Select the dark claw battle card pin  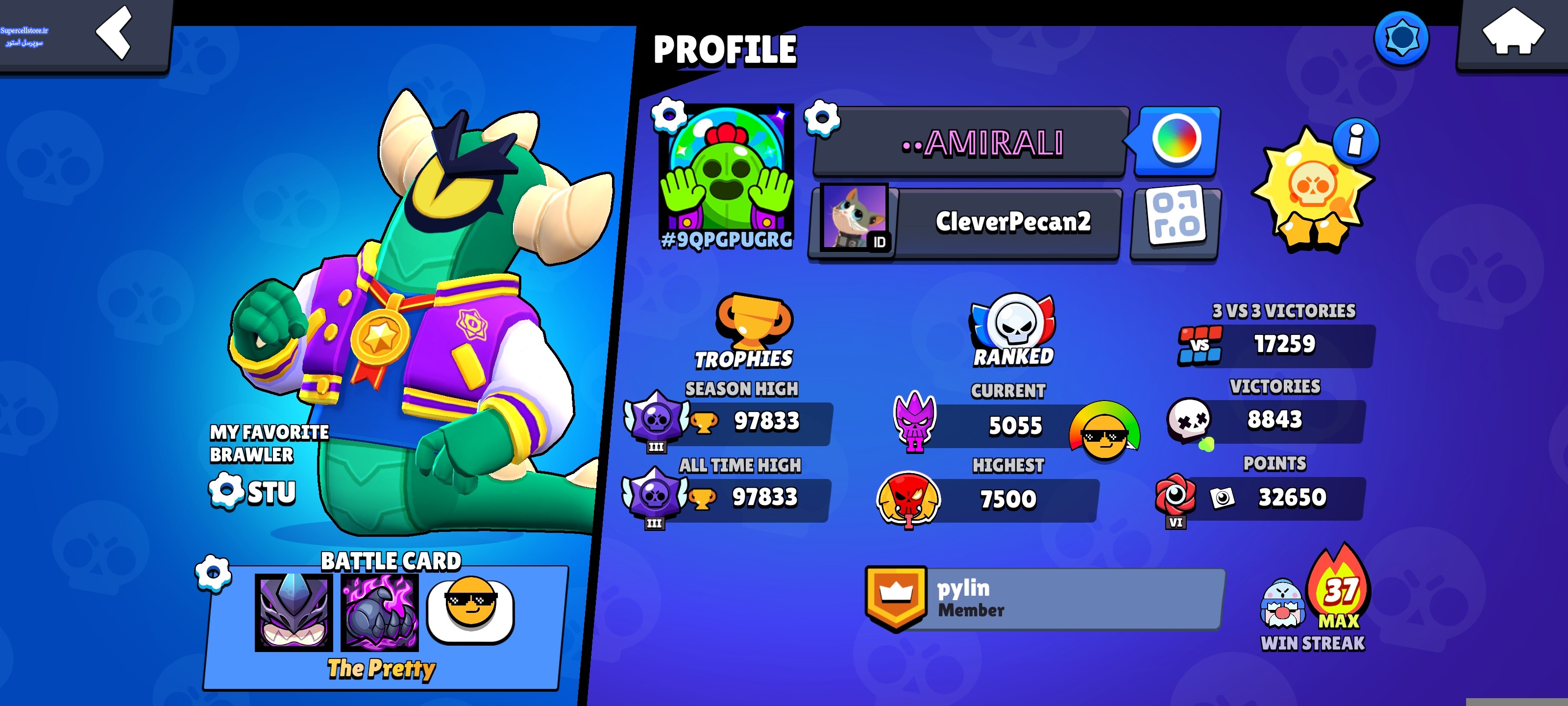(x=380, y=611)
